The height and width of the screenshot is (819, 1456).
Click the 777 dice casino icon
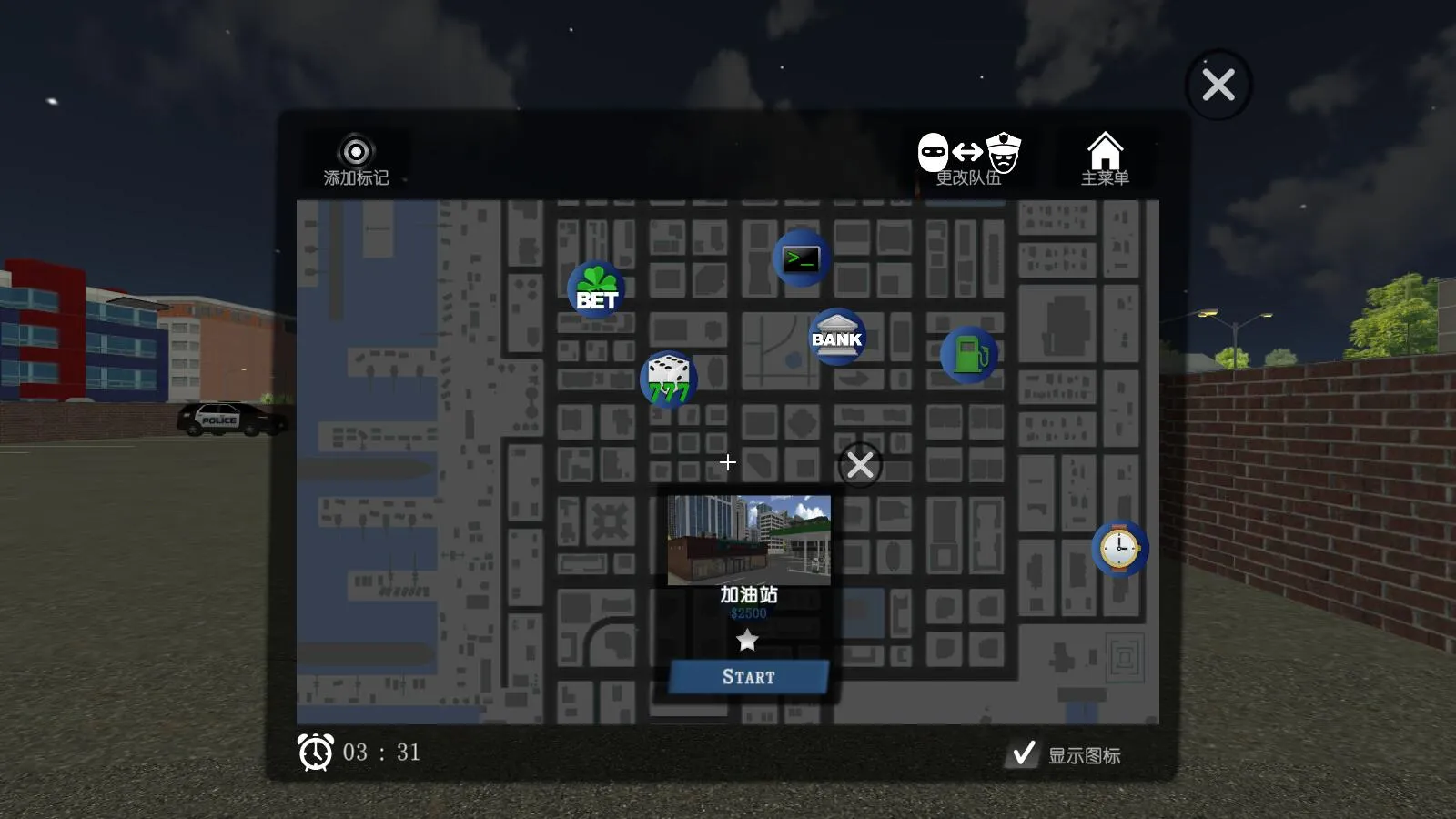[x=669, y=378]
